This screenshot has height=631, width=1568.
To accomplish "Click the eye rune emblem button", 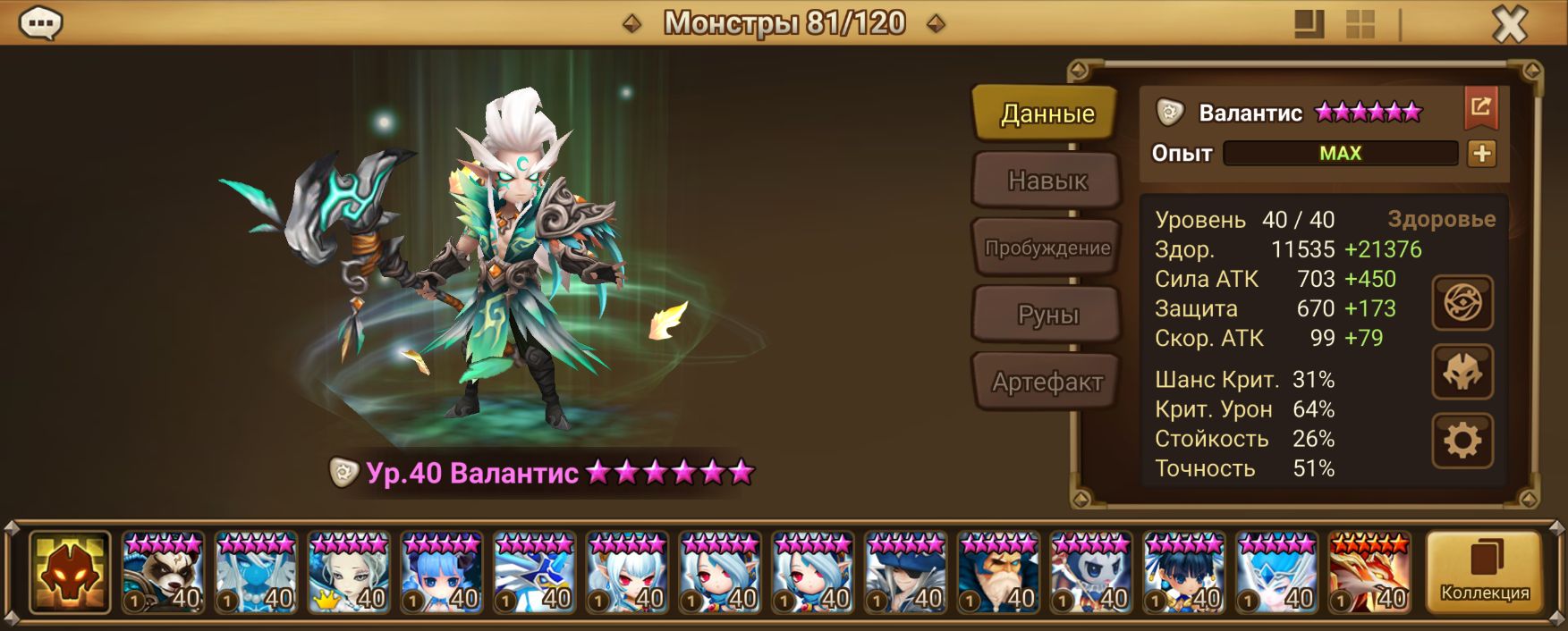I will pos(1462,303).
